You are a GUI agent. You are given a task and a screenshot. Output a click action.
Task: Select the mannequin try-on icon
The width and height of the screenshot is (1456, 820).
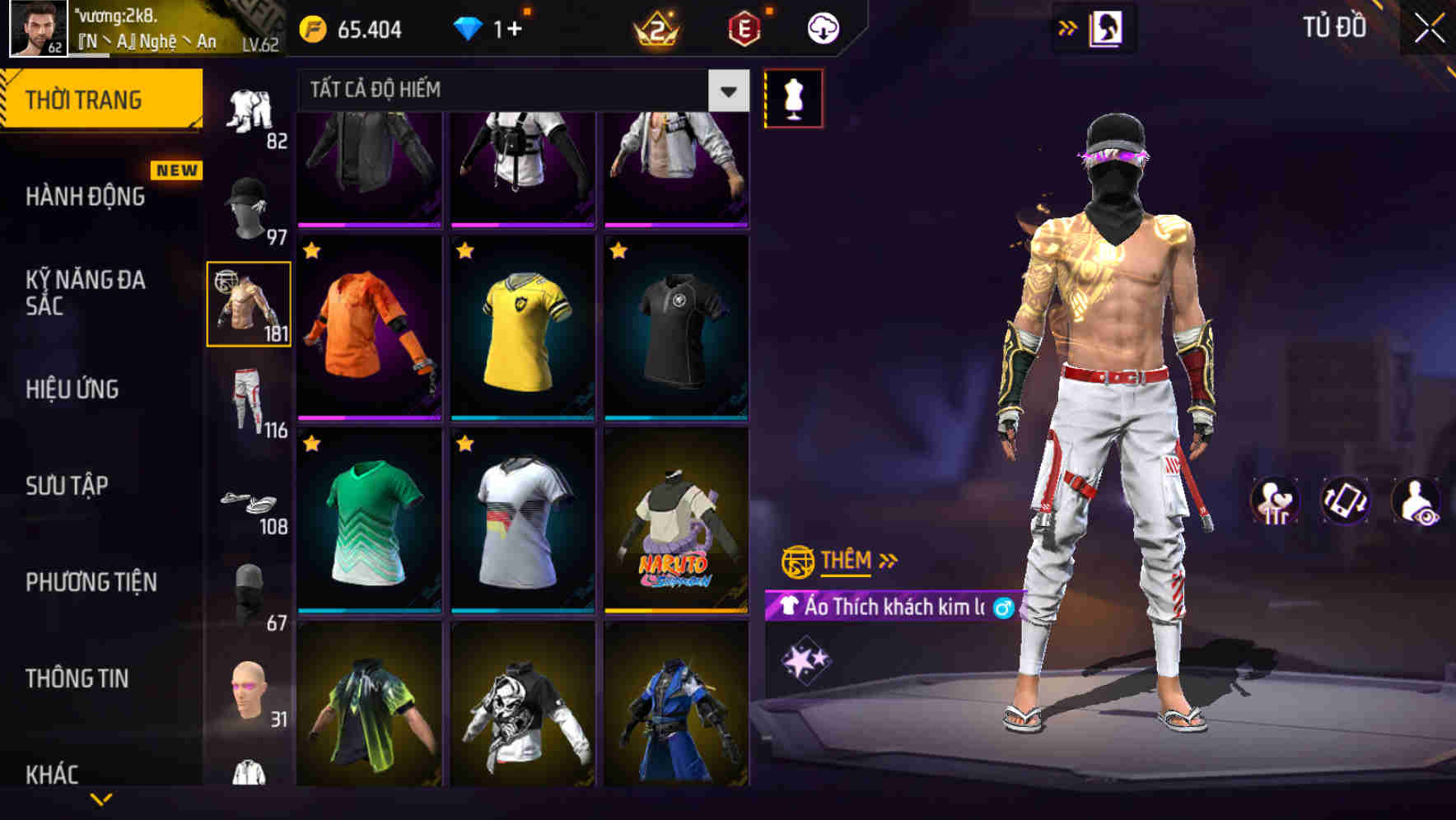point(792,98)
